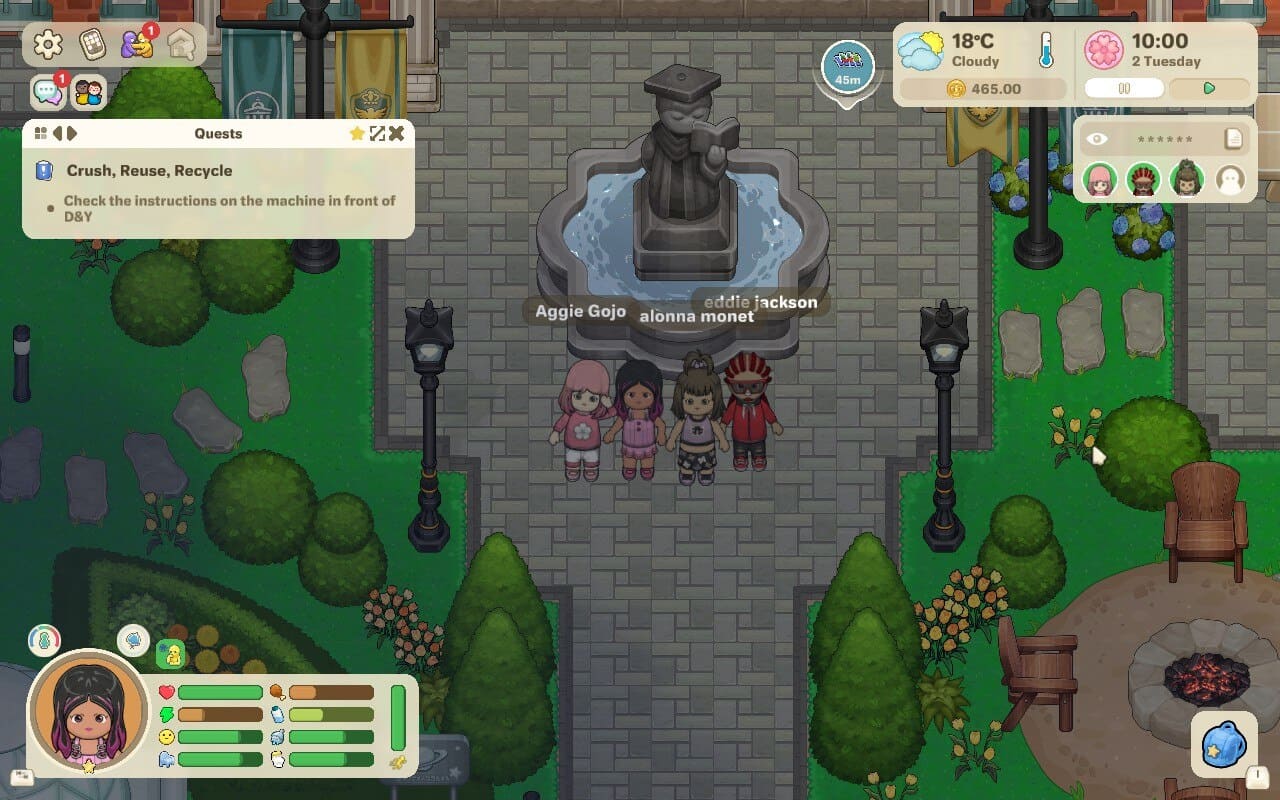Open the hugging figures social icon
The image size is (1280, 800).
[135, 44]
